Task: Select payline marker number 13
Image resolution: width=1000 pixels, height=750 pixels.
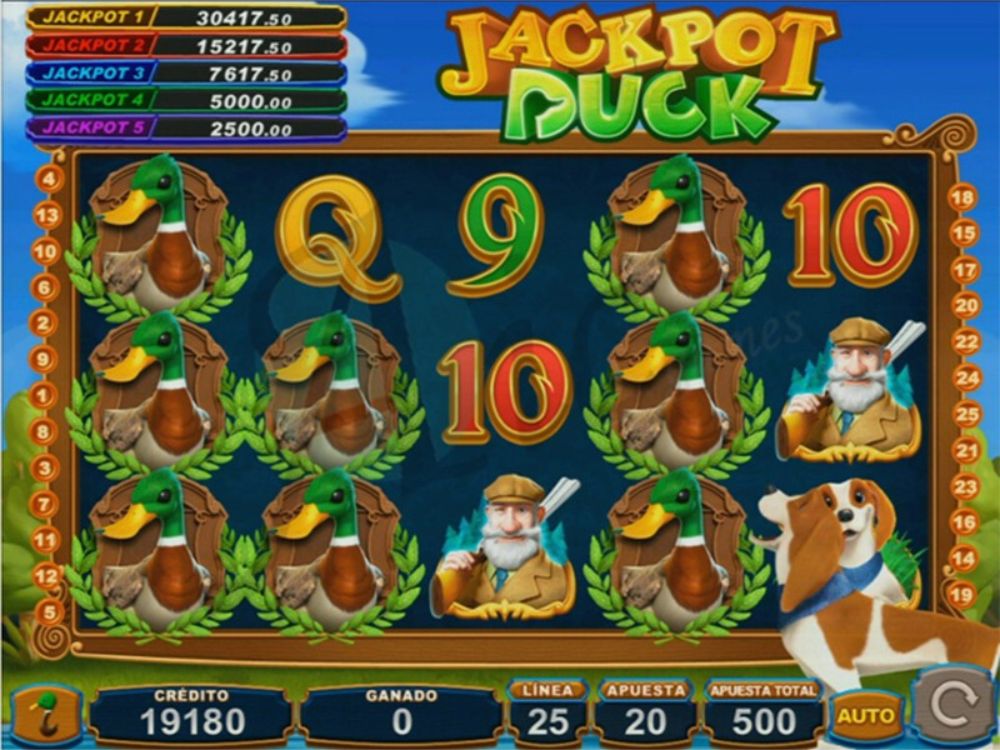Action: (x=48, y=215)
